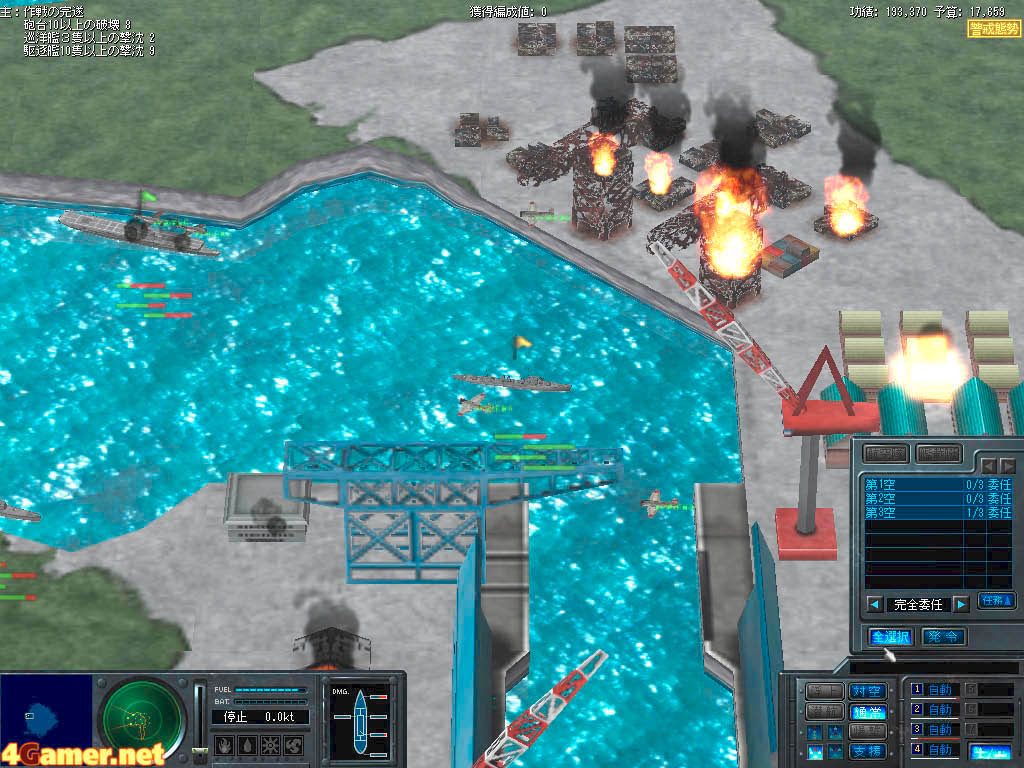Screen dimensions: 1024x768
Task: Switch to 通常 normal mode
Action: (x=866, y=711)
